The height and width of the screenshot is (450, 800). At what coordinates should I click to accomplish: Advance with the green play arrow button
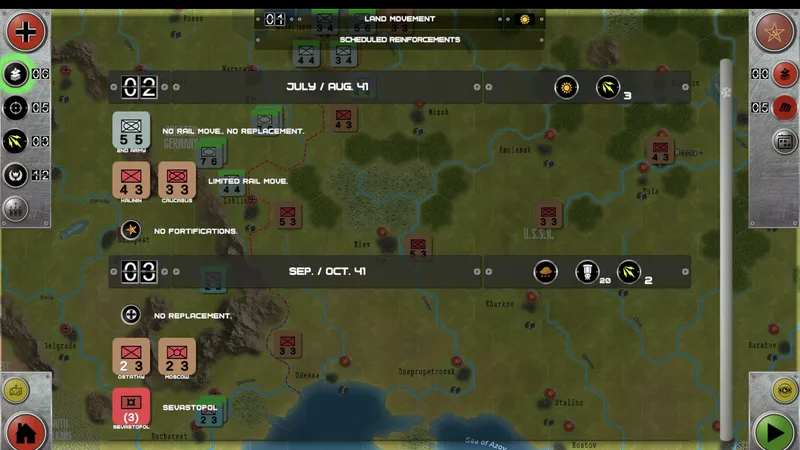click(x=773, y=432)
